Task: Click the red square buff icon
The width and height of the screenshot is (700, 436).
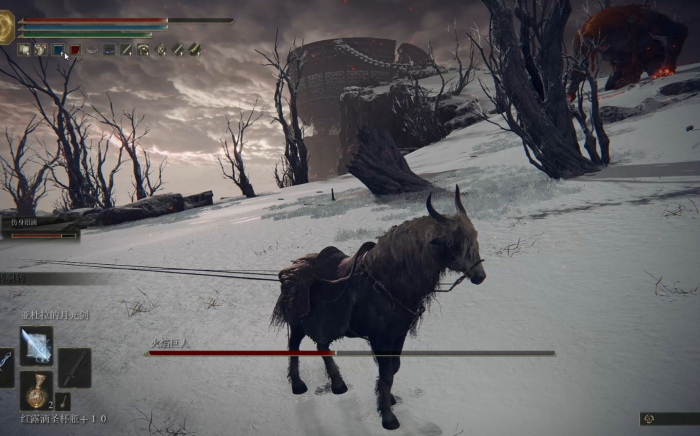Action: [x=75, y=49]
